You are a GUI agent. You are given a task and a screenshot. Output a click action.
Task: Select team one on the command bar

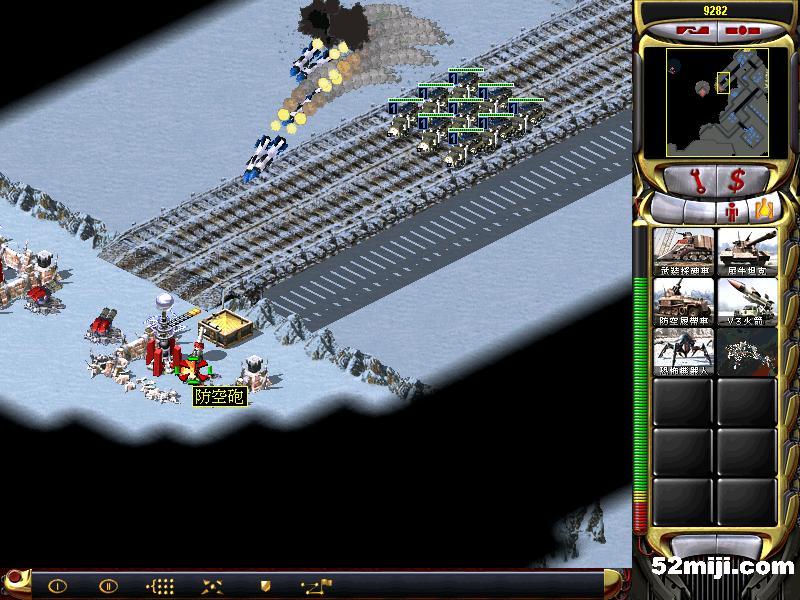(57, 586)
